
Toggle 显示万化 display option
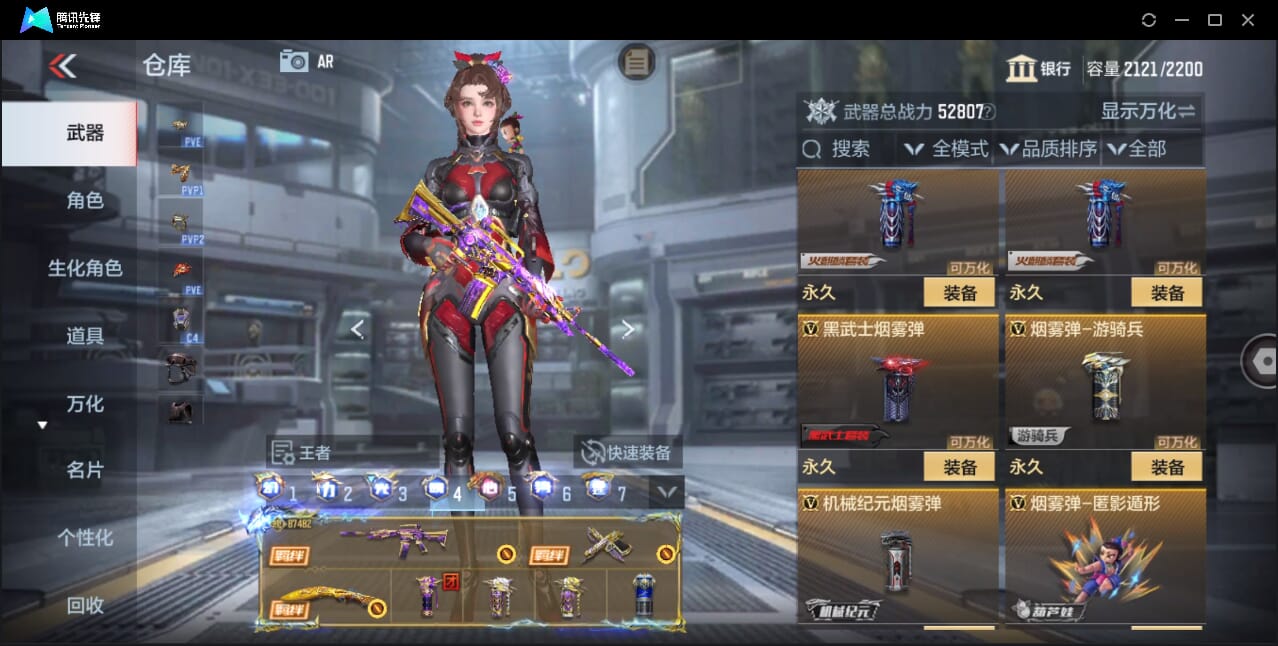point(1148,111)
